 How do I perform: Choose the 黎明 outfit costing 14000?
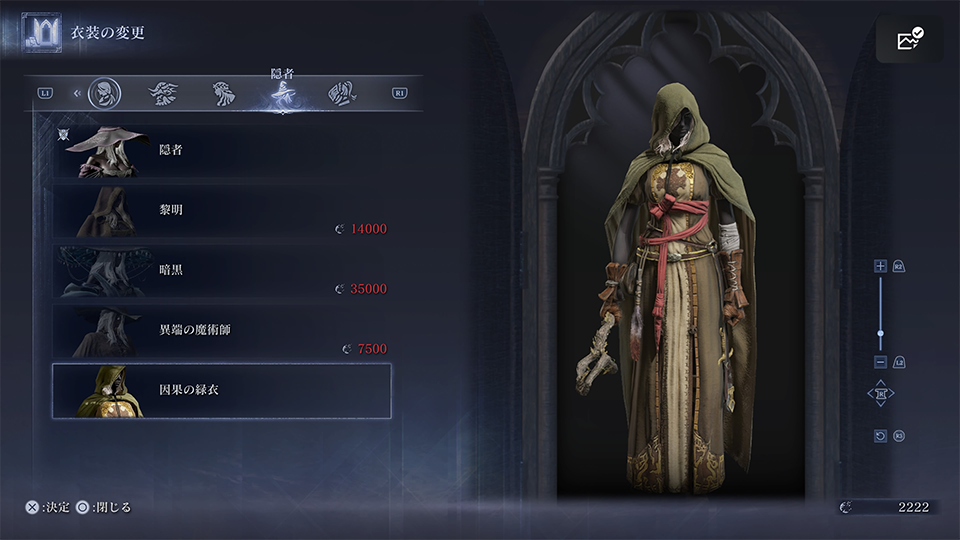(x=221, y=211)
